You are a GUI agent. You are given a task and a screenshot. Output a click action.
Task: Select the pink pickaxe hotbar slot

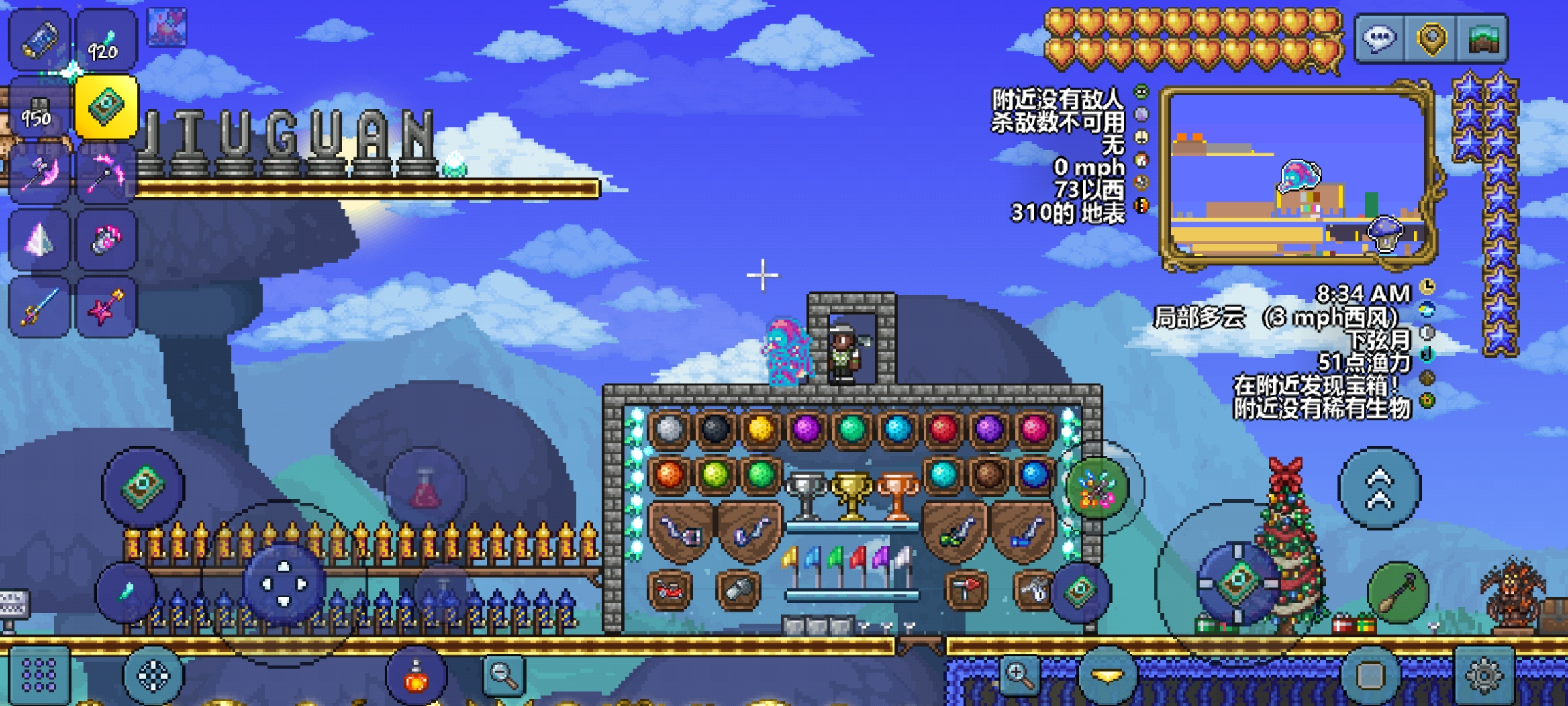106,173
